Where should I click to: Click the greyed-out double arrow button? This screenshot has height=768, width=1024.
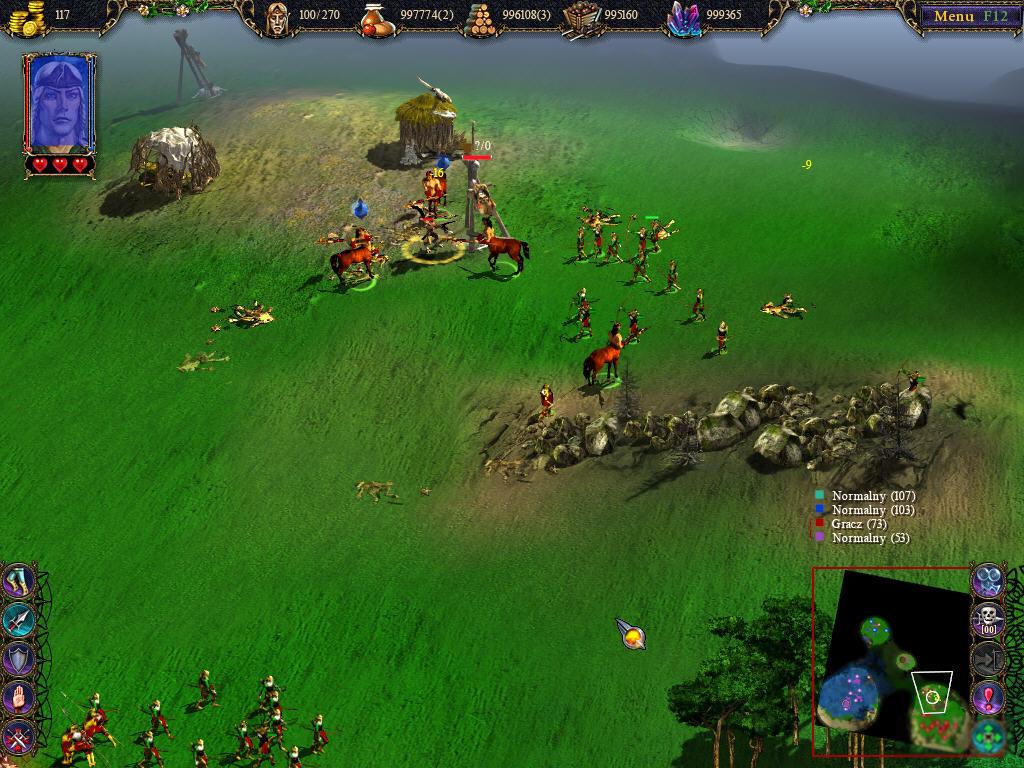[988, 658]
